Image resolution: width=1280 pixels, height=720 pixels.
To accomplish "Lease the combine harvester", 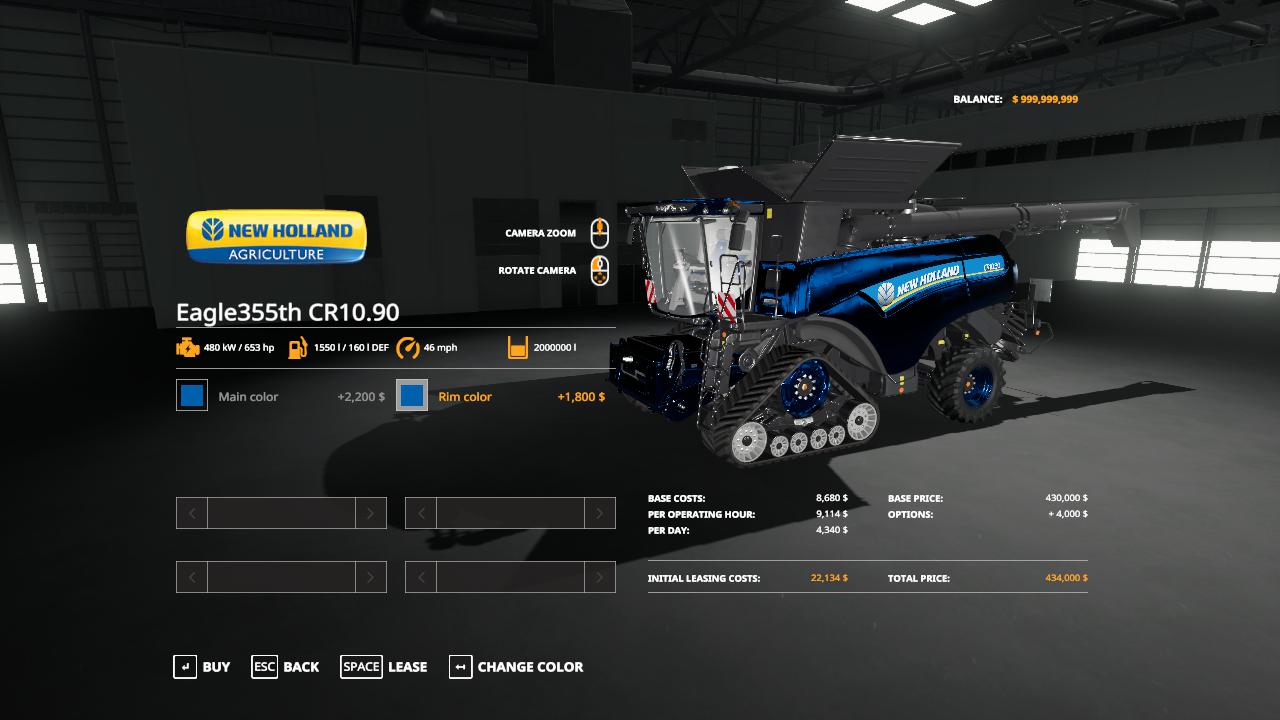I will [384, 667].
